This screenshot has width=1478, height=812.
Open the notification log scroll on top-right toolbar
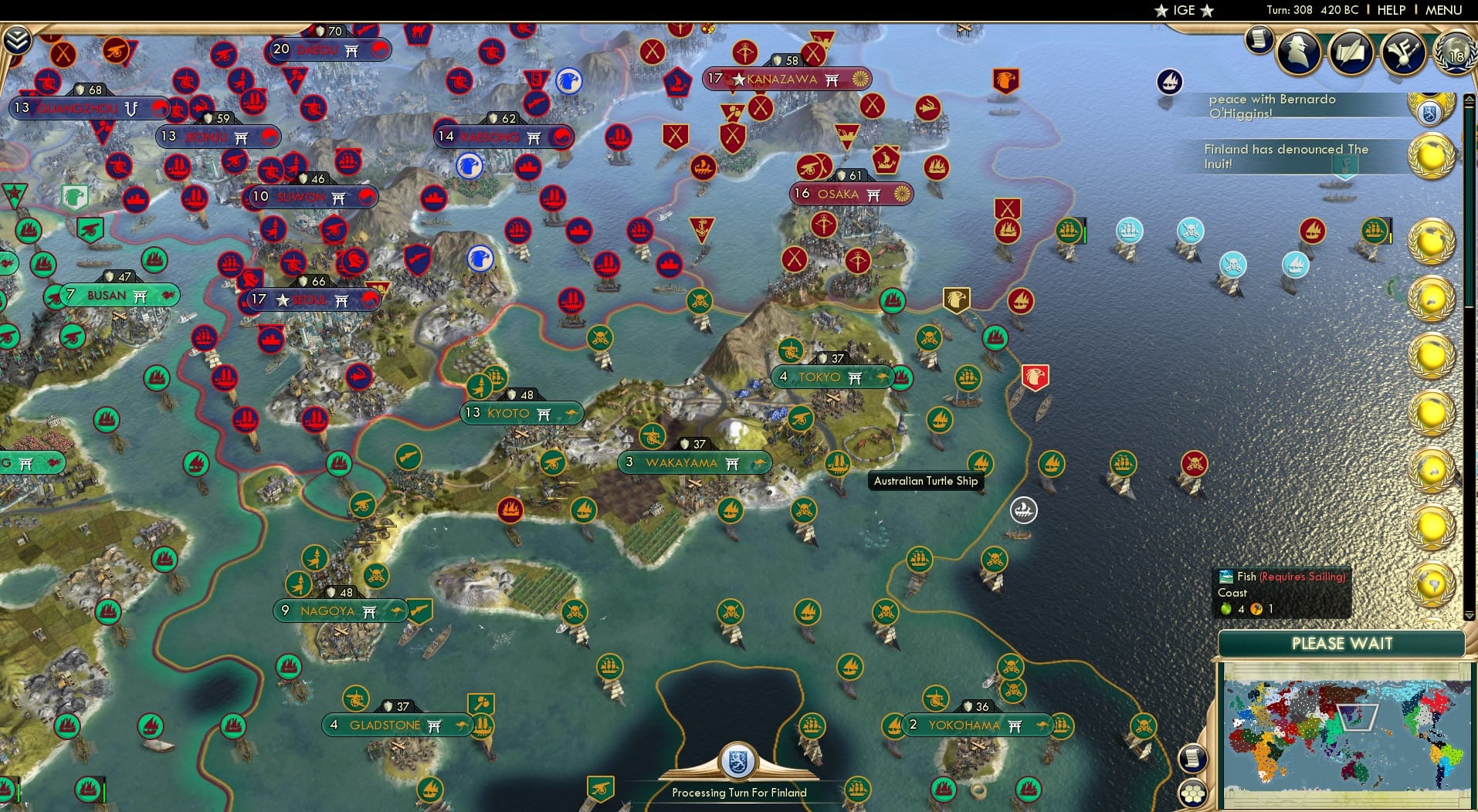[x=1259, y=42]
